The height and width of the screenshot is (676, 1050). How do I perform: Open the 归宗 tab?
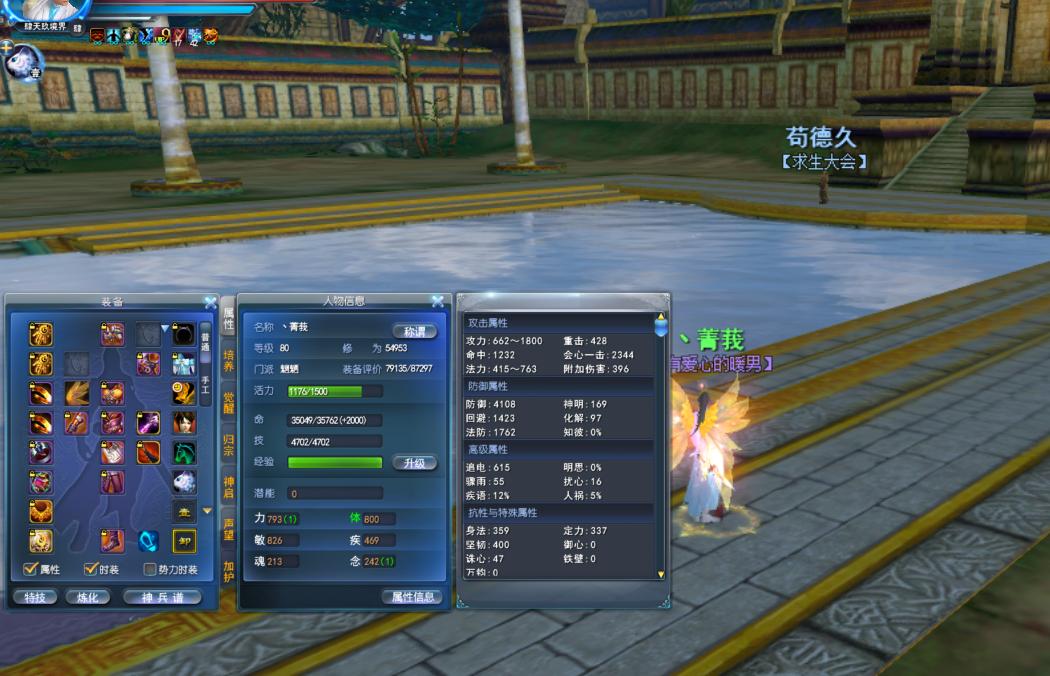click(229, 444)
